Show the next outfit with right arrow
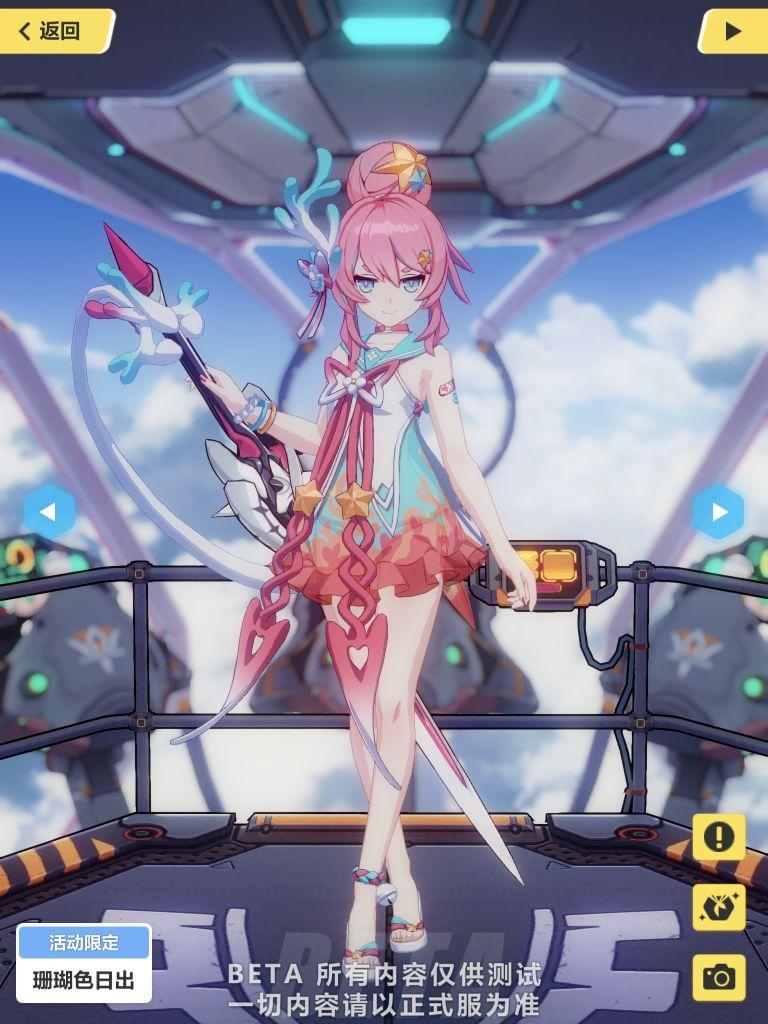This screenshot has width=768, height=1024. coord(718,512)
